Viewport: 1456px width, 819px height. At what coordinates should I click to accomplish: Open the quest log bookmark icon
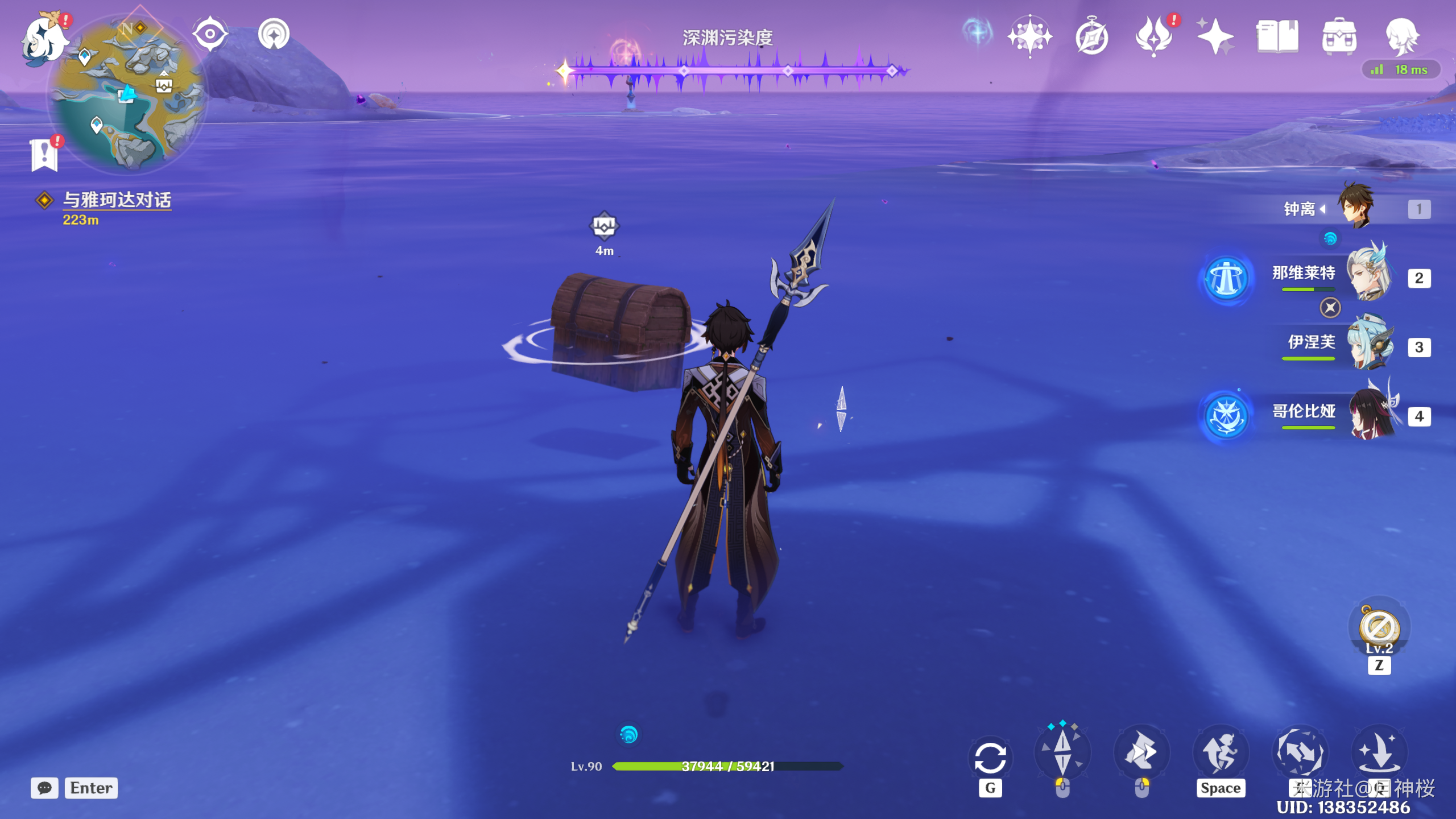click(x=44, y=155)
